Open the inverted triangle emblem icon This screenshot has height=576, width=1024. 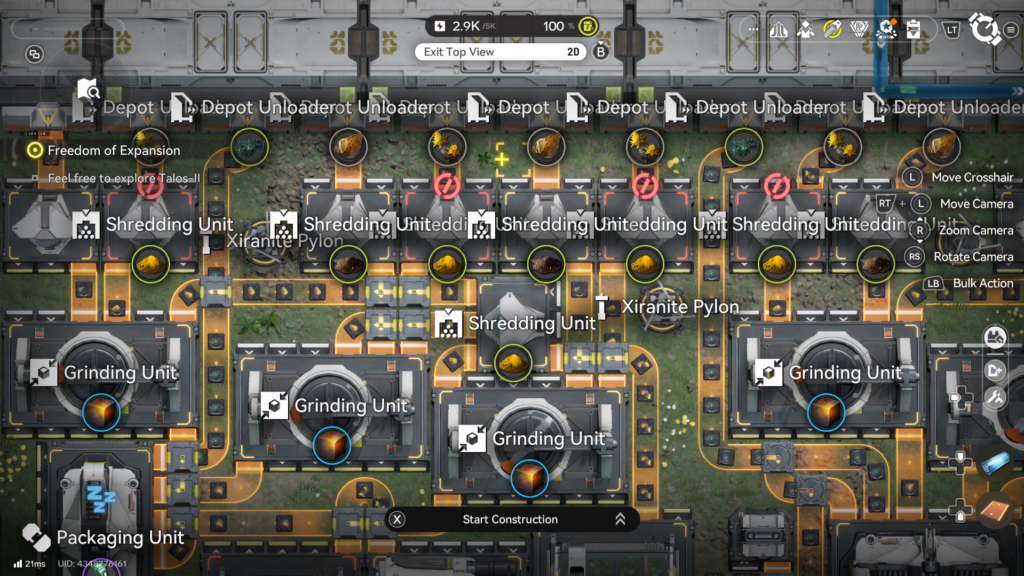(x=858, y=29)
